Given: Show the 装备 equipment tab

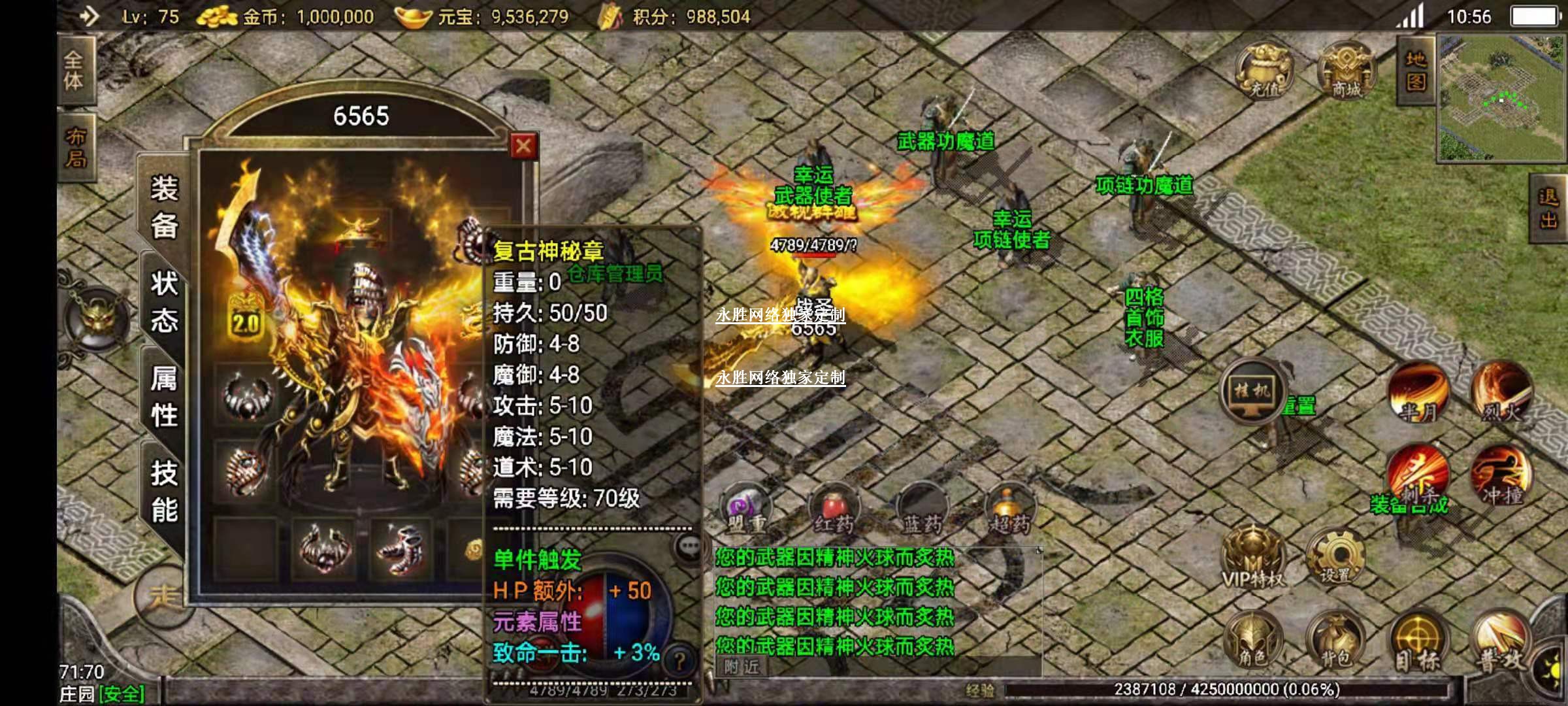Looking at the screenshot, I should click(164, 207).
